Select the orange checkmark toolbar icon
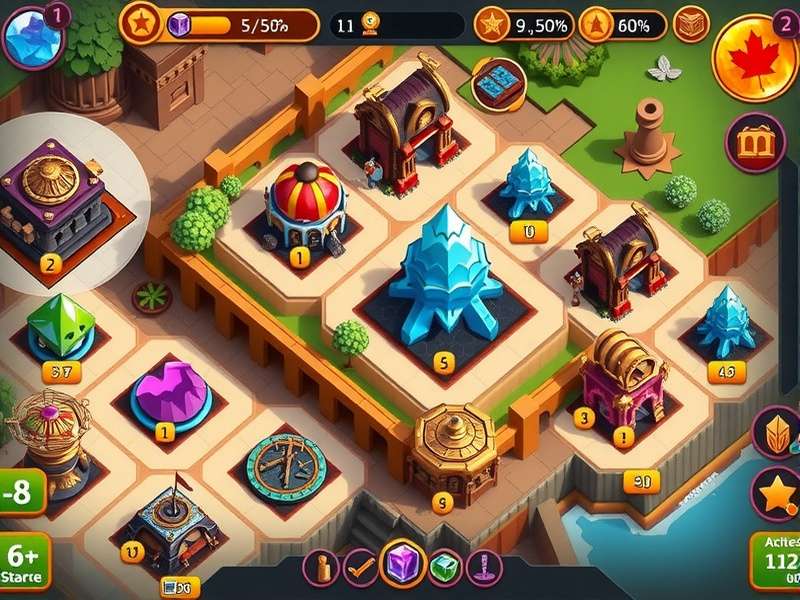 [x=361, y=567]
